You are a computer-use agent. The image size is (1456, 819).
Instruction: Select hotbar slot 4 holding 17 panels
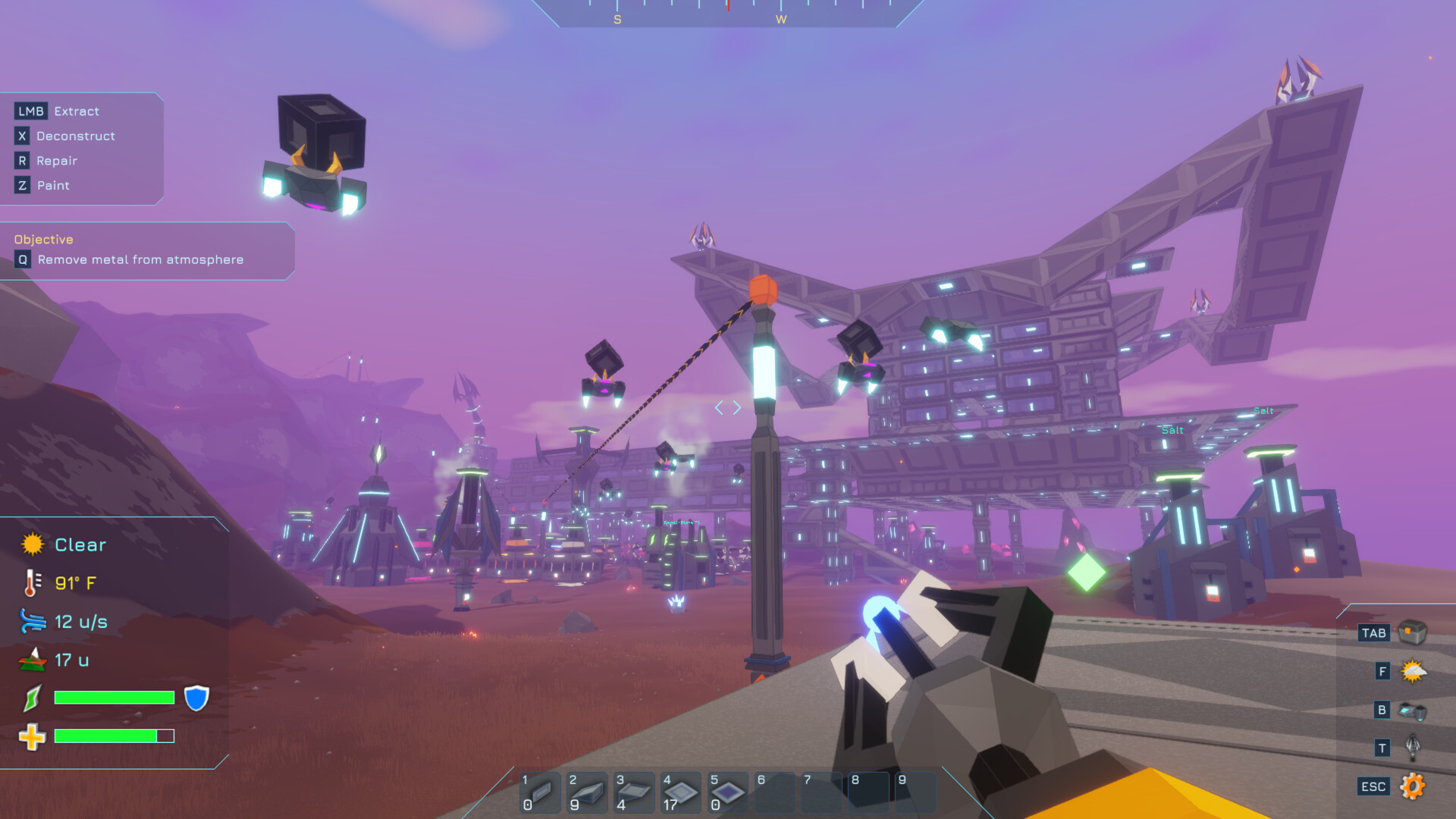(x=680, y=792)
